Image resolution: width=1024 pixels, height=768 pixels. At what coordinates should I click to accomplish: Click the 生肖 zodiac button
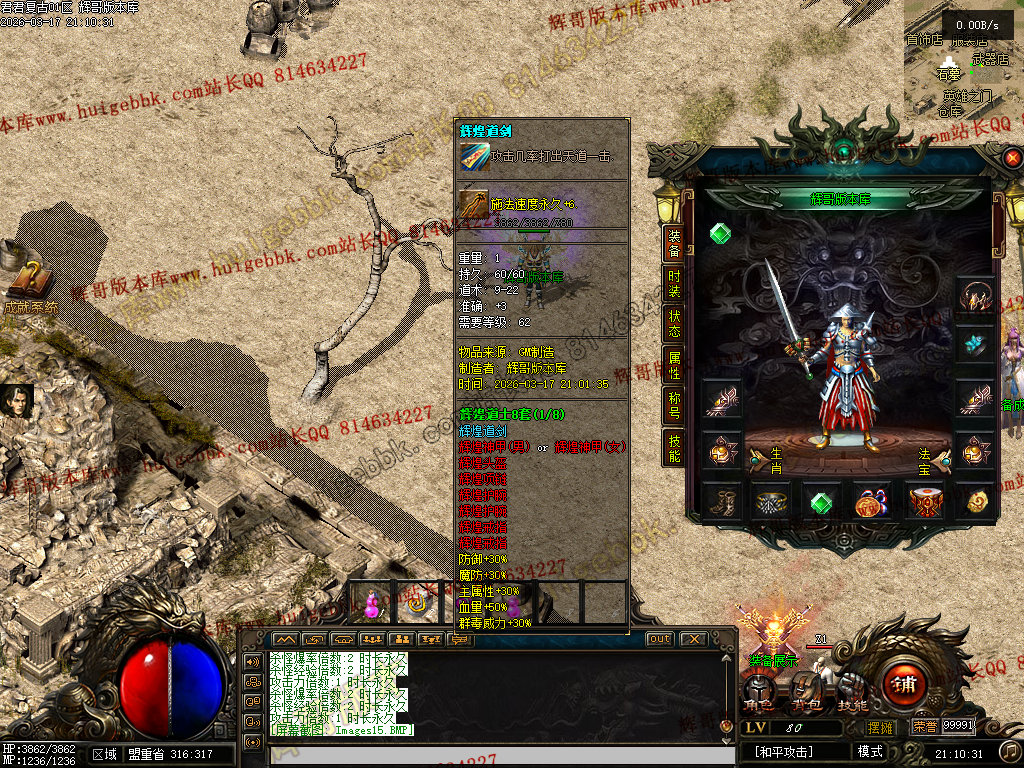(x=765, y=458)
